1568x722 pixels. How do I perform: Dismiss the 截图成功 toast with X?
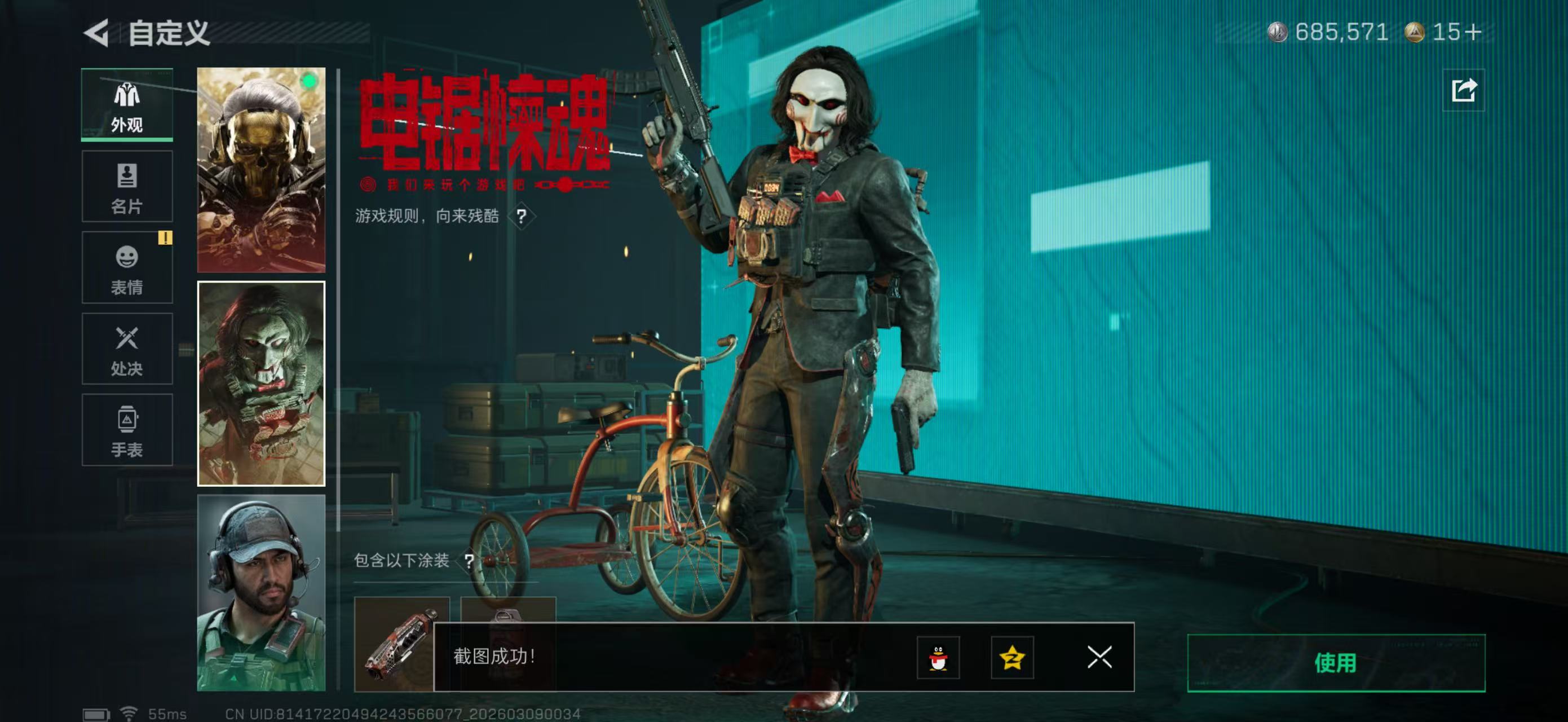point(1099,658)
